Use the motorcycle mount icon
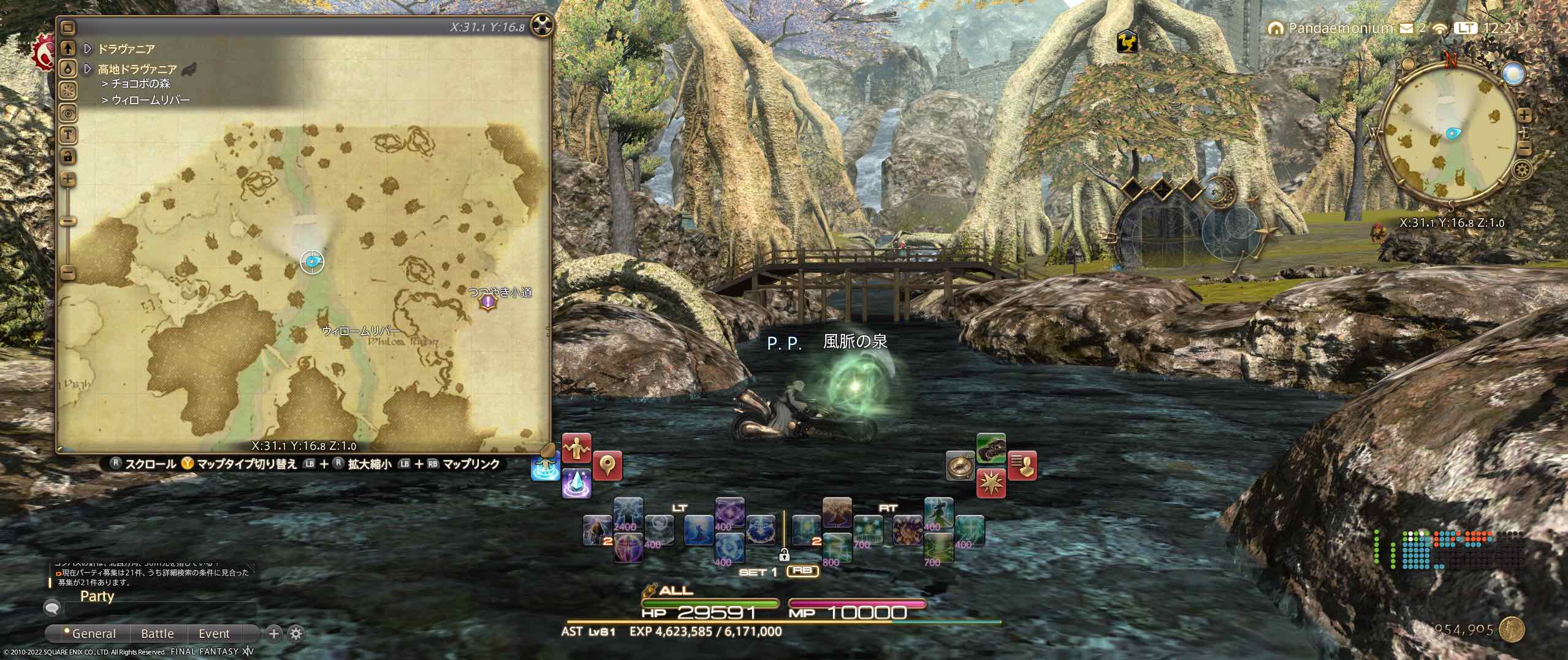Image resolution: width=1568 pixels, height=660 pixels. [991, 448]
